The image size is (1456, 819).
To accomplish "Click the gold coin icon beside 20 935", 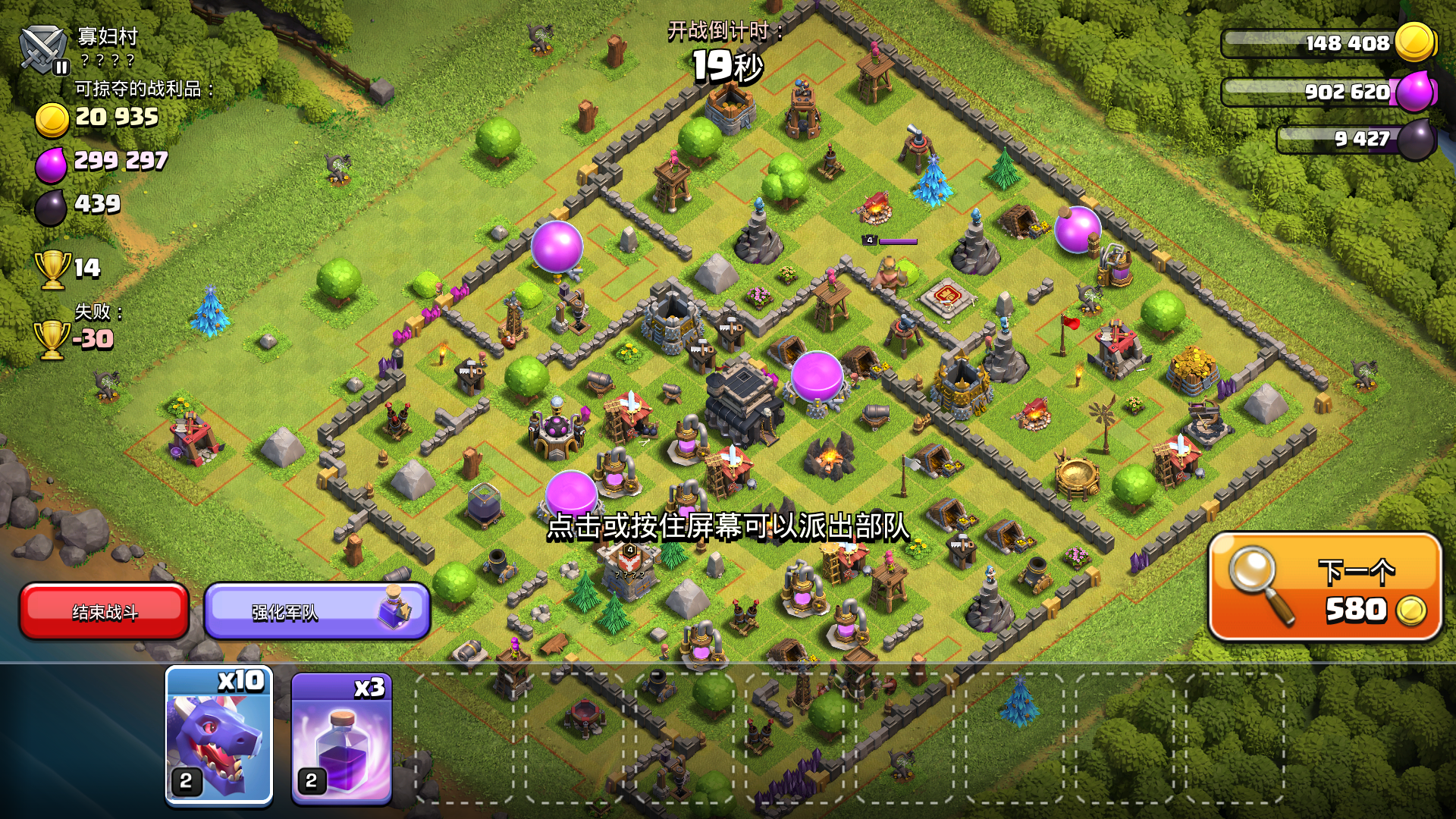I will click(x=52, y=118).
